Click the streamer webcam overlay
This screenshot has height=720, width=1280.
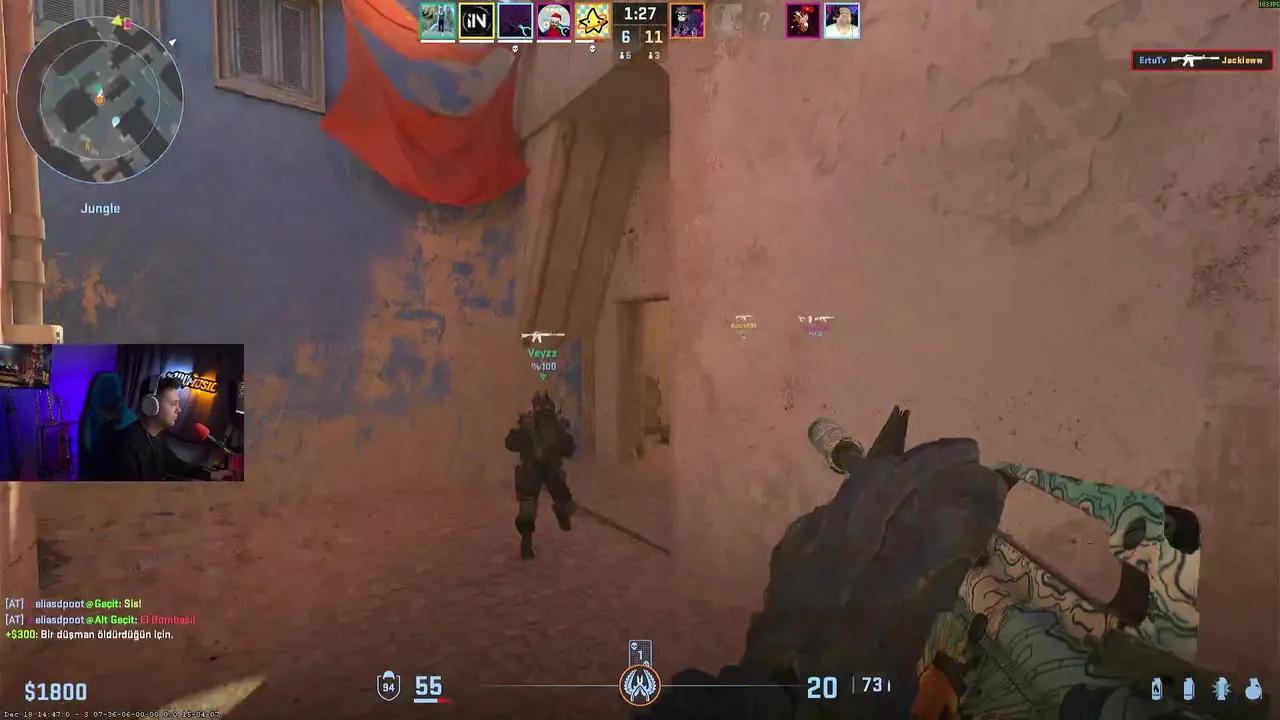(x=122, y=412)
